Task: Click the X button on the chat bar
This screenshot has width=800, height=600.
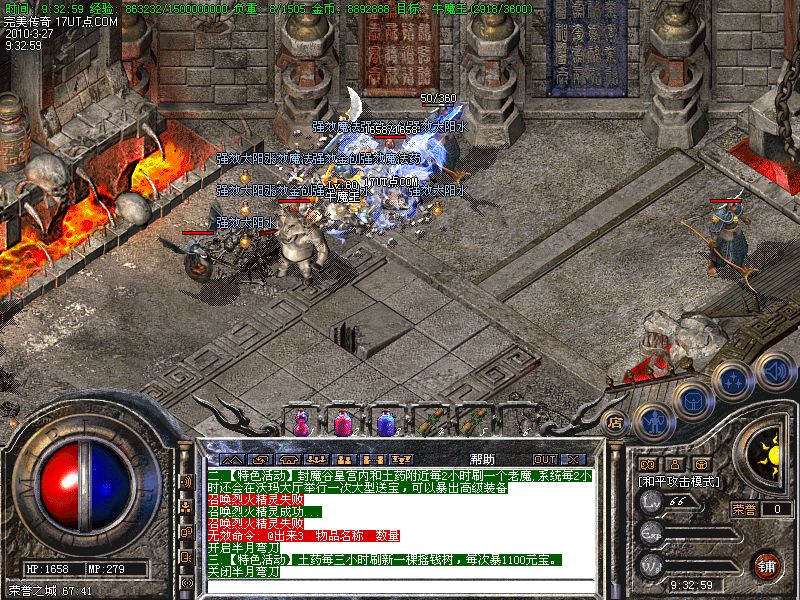Action: click(572, 459)
